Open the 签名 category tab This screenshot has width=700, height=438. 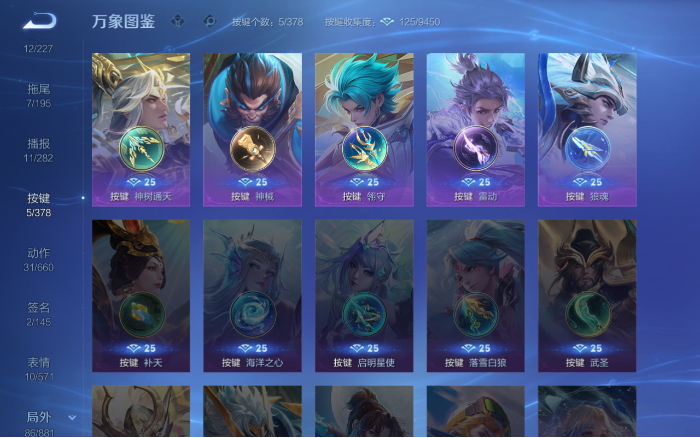pos(39,314)
